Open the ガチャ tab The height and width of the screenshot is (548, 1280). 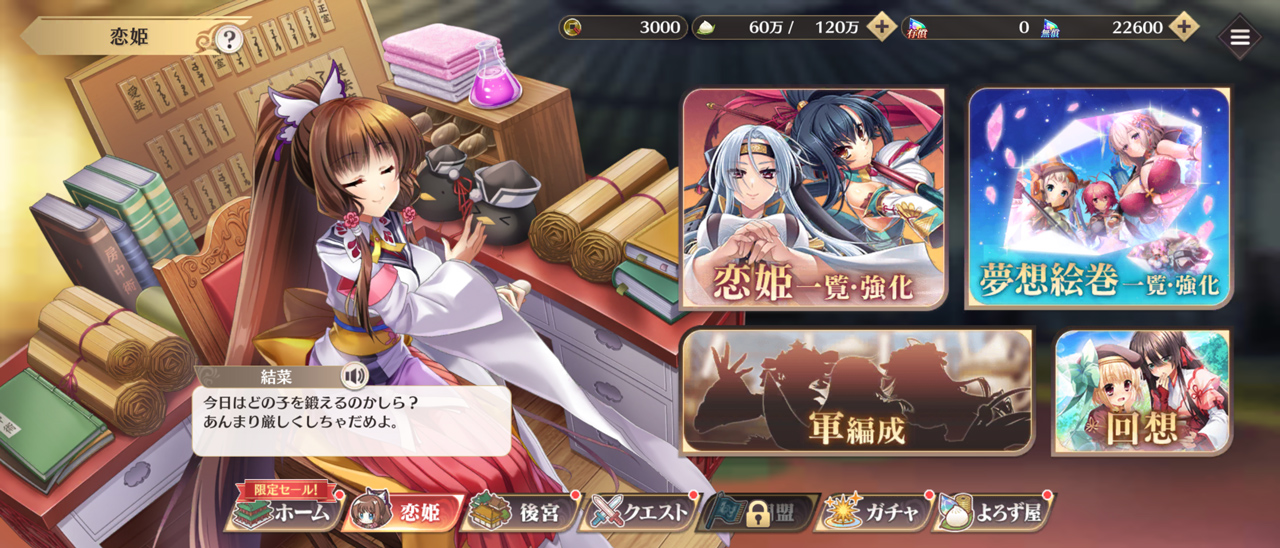click(874, 513)
